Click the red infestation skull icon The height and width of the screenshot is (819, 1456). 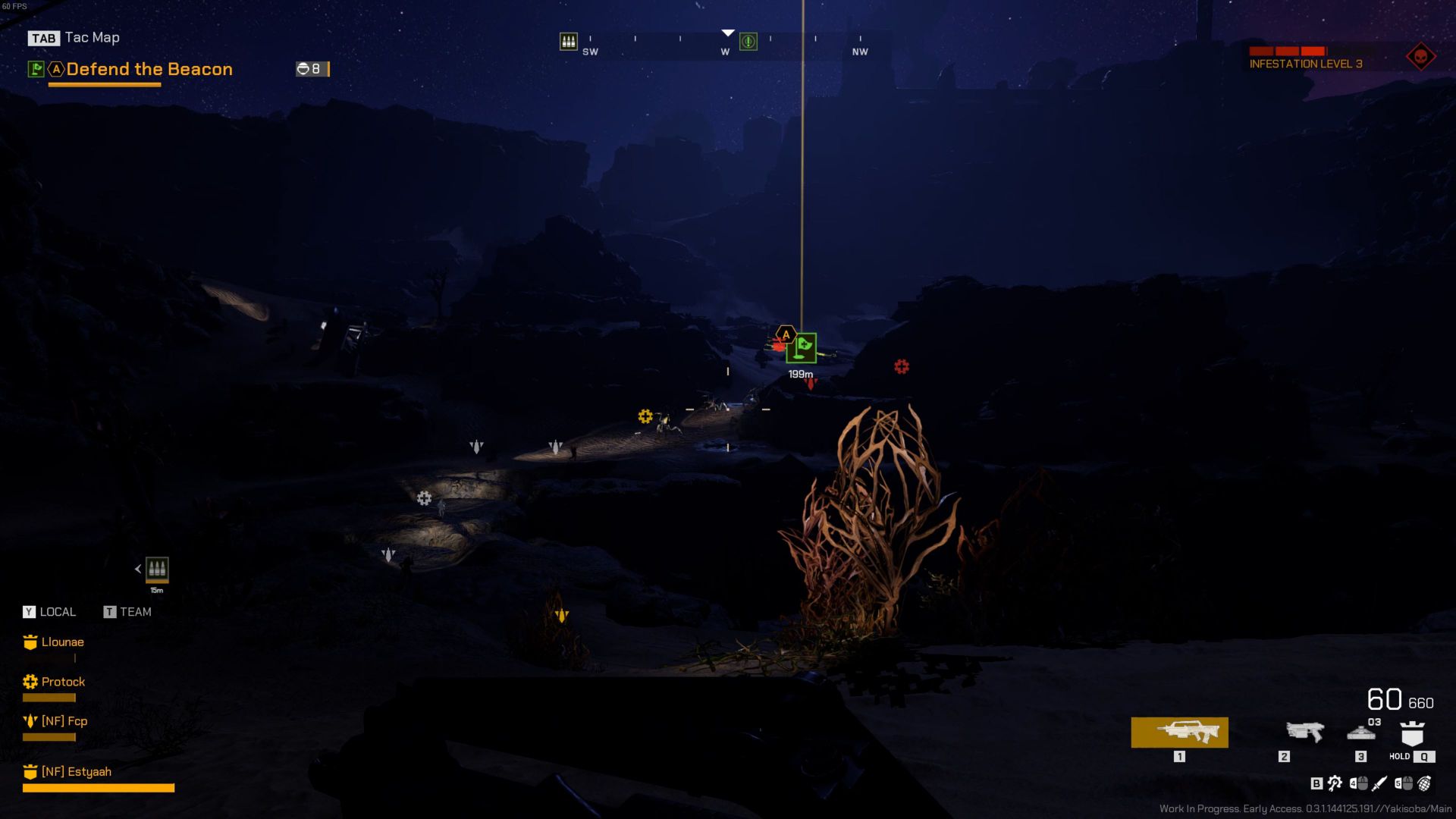click(x=1420, y=57)
